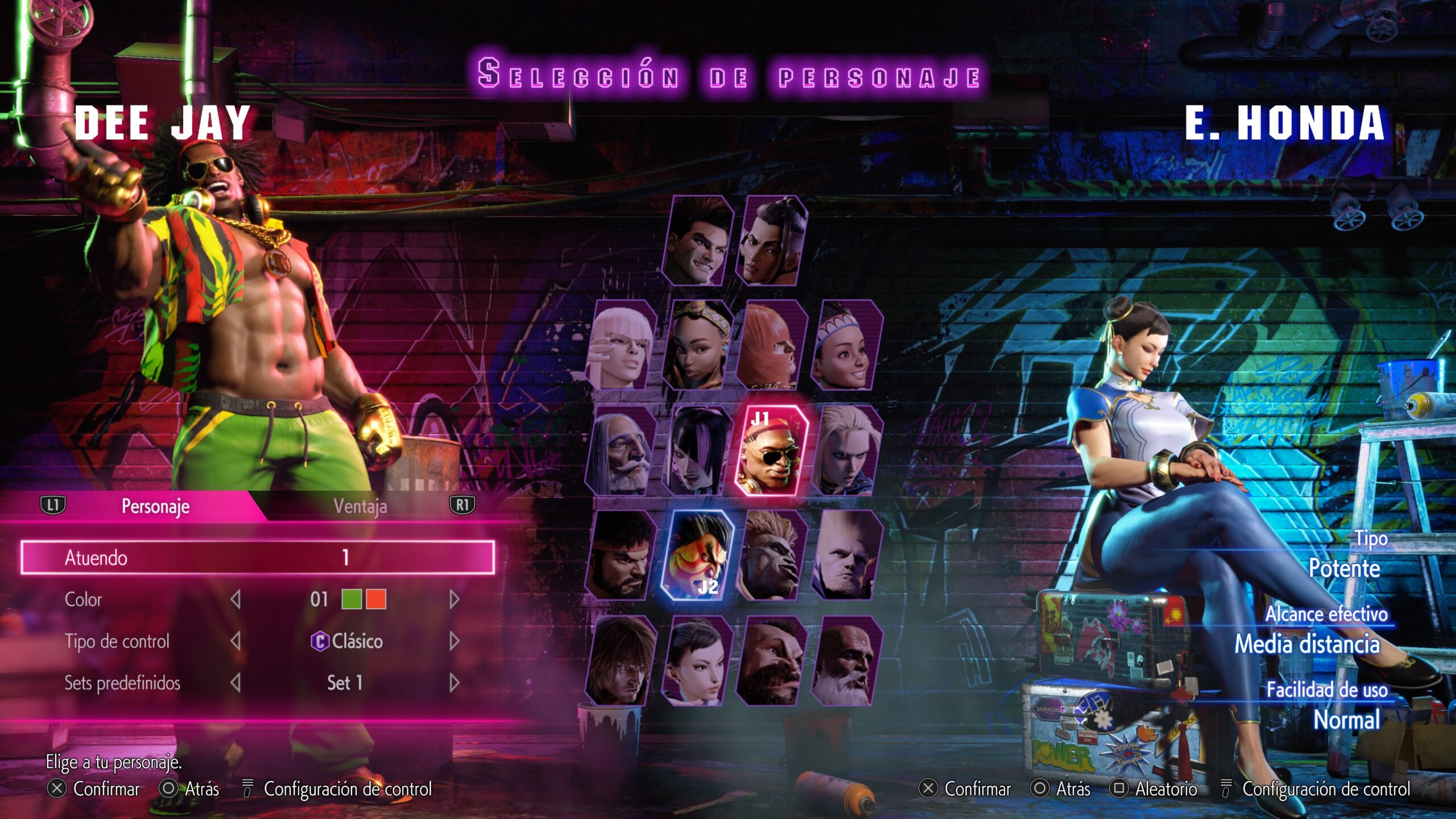The image size is (1456, 819).
Task: Pick Chun-Li's portrait in the grid
Action: 698,661
